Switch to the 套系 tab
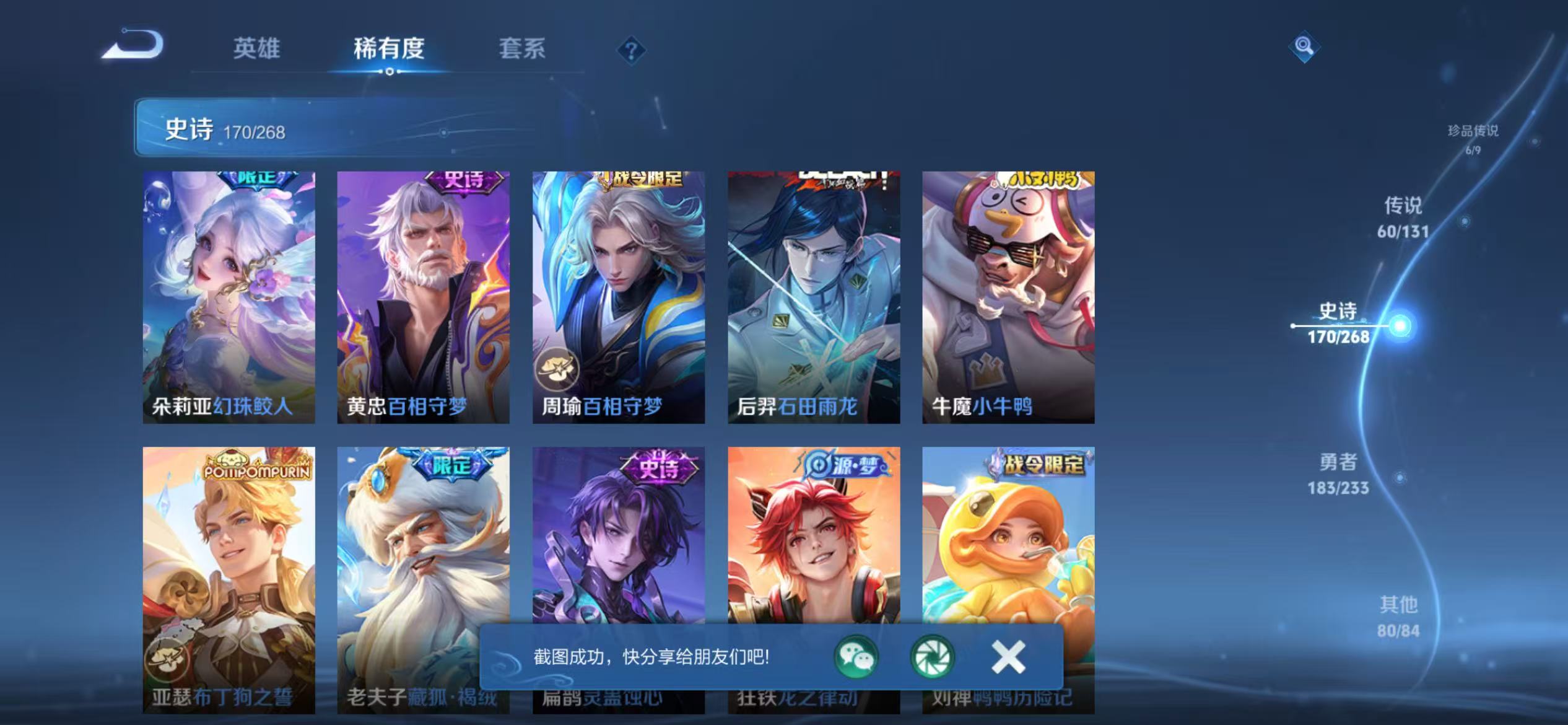Screen dimensions: 1568x725 coord(523,50)
